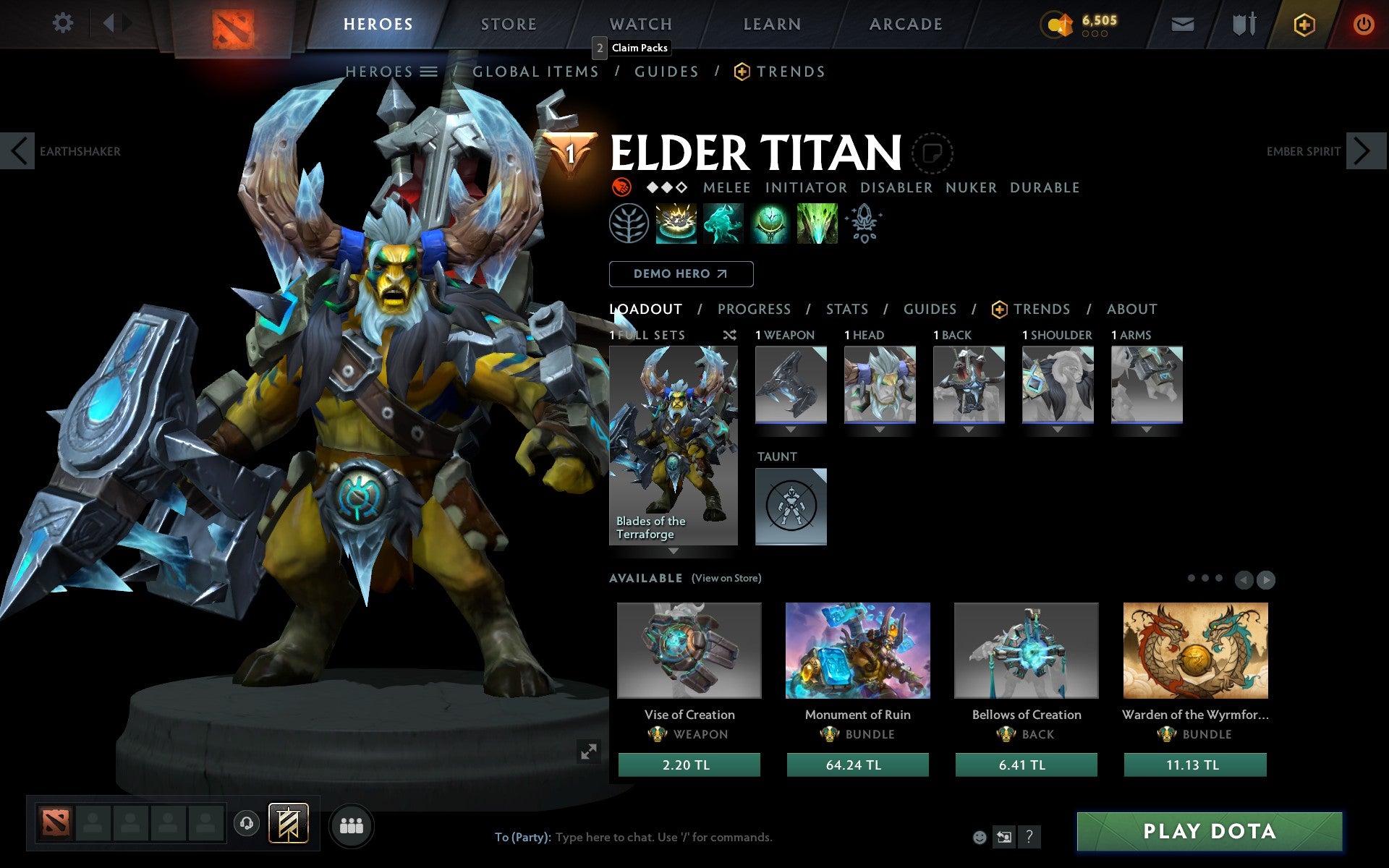Open the Dota 2 settings gear

(64, 23)
